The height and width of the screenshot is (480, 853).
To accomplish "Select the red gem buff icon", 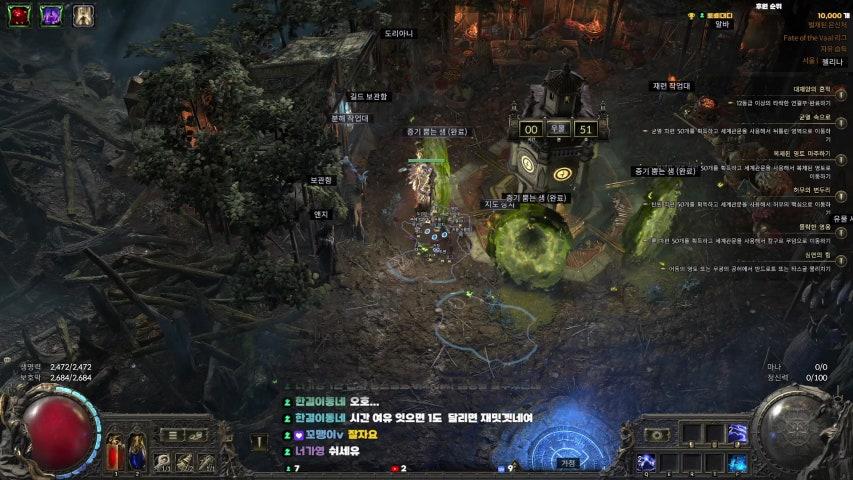I will 20,14.
